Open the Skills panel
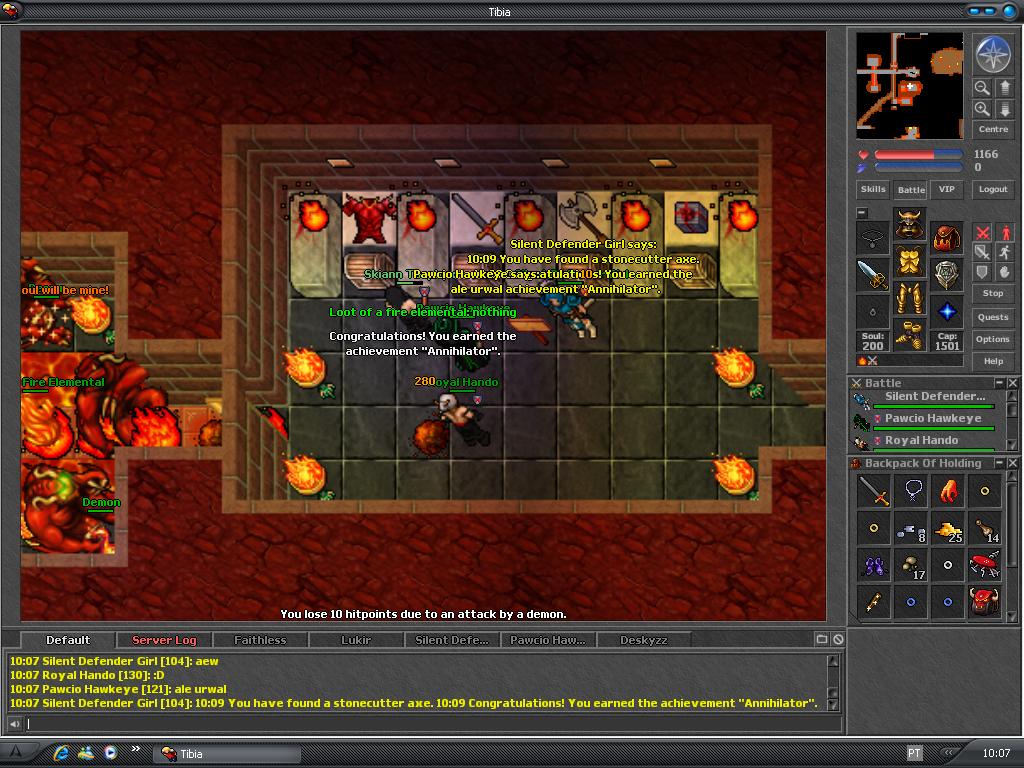Viewport: 1024px width, 768px height. [873, 189]
